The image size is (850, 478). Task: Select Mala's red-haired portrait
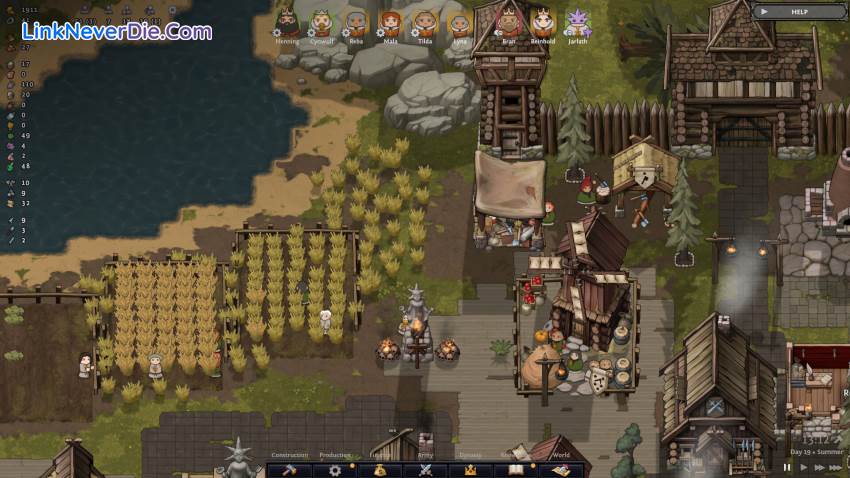coord(390,22)
